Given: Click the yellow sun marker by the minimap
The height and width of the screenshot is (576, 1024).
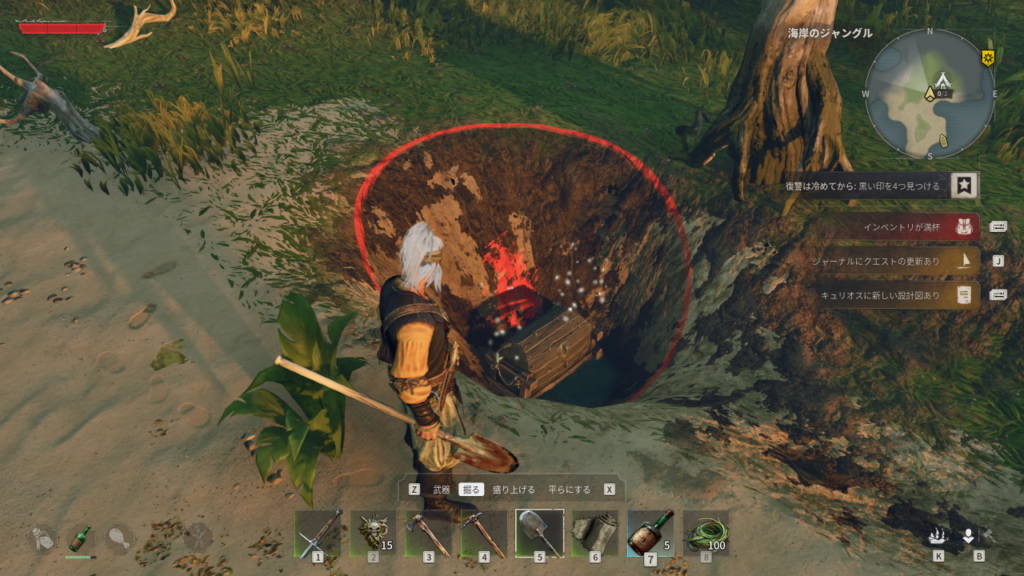Looking at the screenshot, I should point(988,56).
